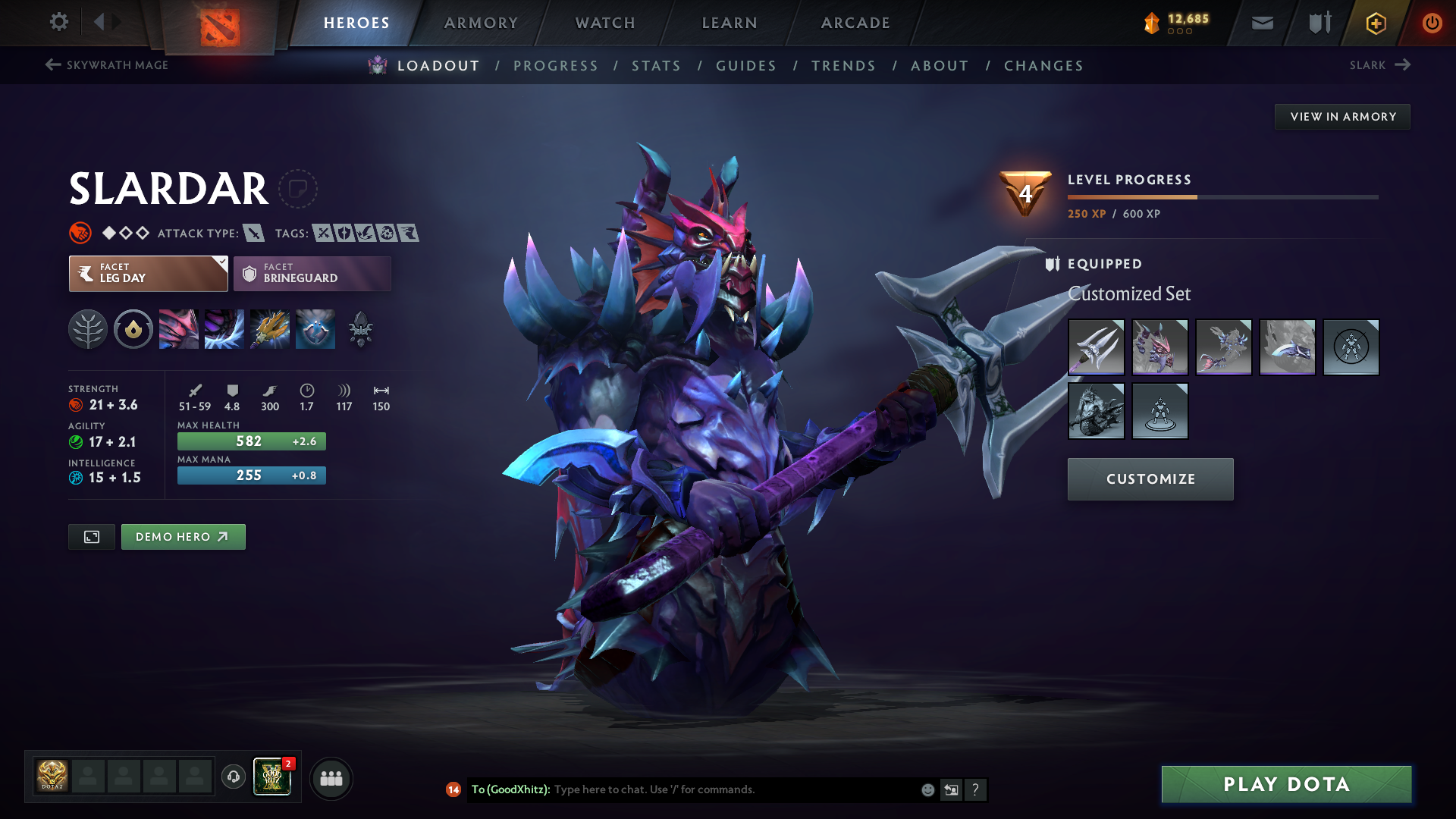This screenshot has width=1456, height=819.
Task: Open the Customize loadout button
Action: pos(1150,479)
